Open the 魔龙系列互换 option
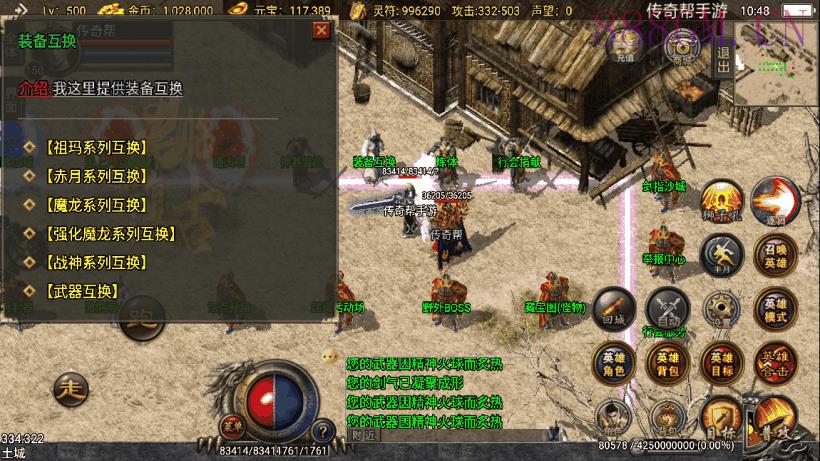Image resolution: width=820 pixels, height=461 pixels. (x=96, y=205)
